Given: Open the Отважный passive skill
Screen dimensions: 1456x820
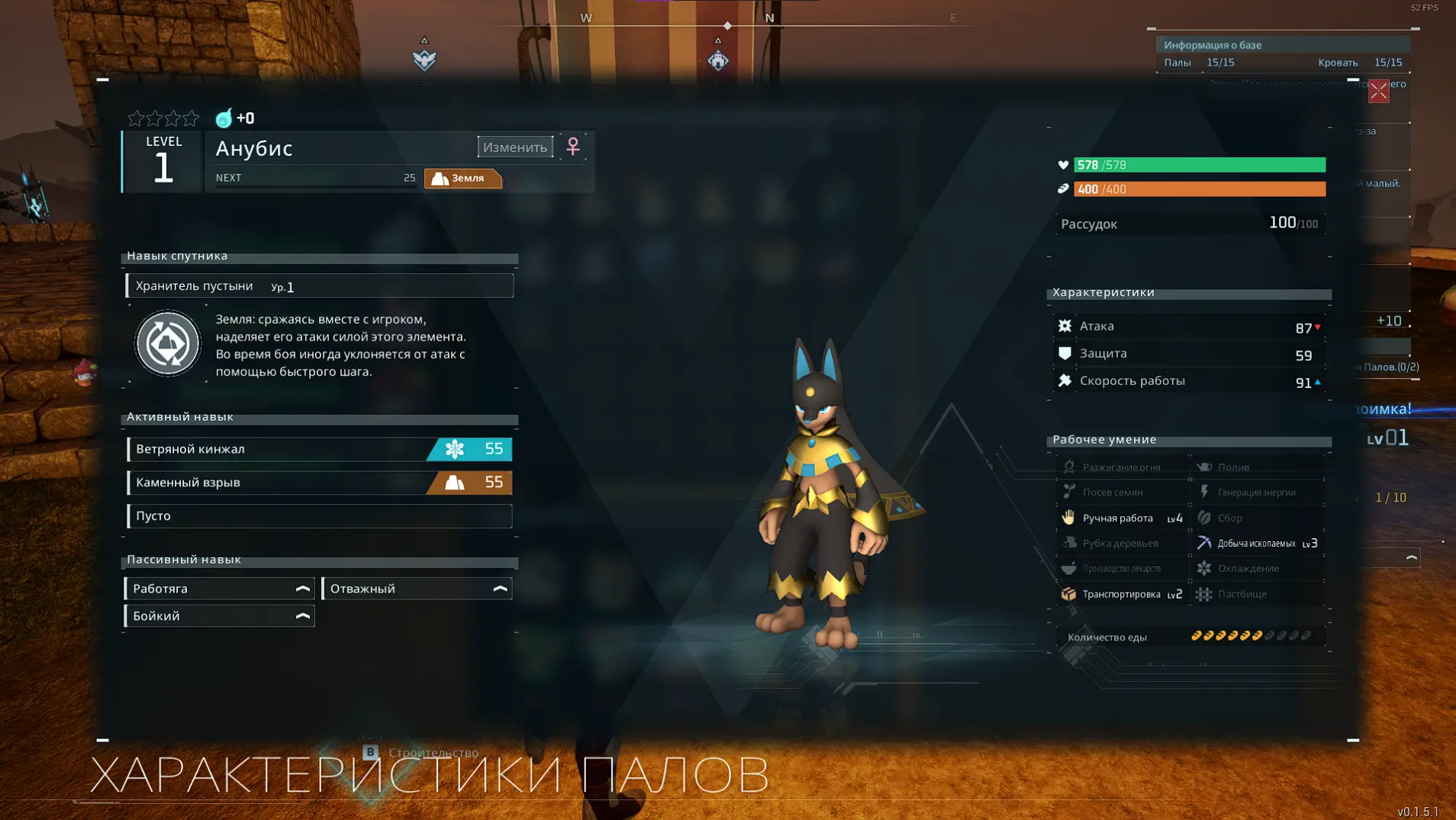Looking at the screenshot, I should pyautogui.click(x=417, y=589).
